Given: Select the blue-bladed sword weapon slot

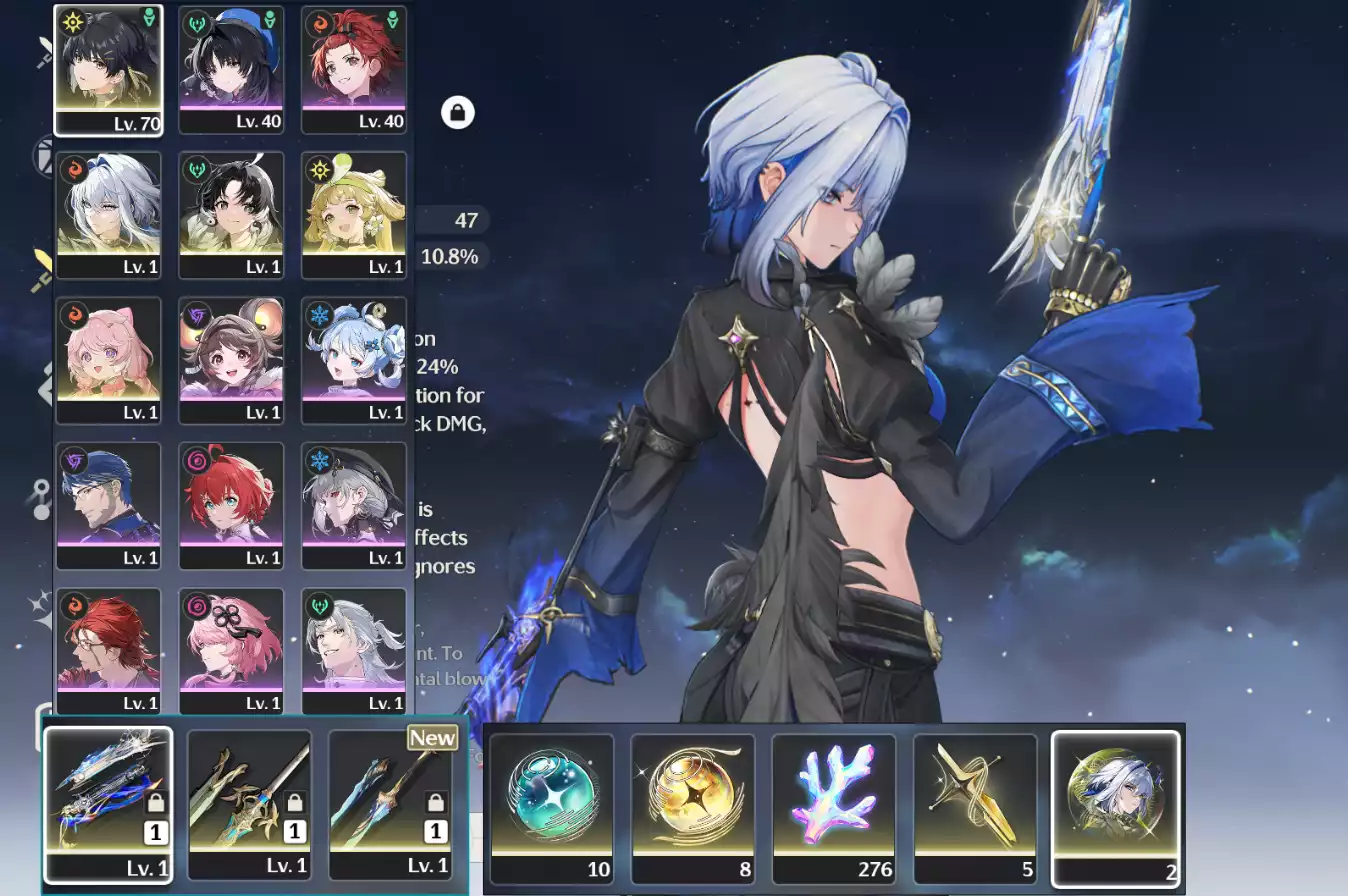Looking at the screenshot, I should coord(108,804).
